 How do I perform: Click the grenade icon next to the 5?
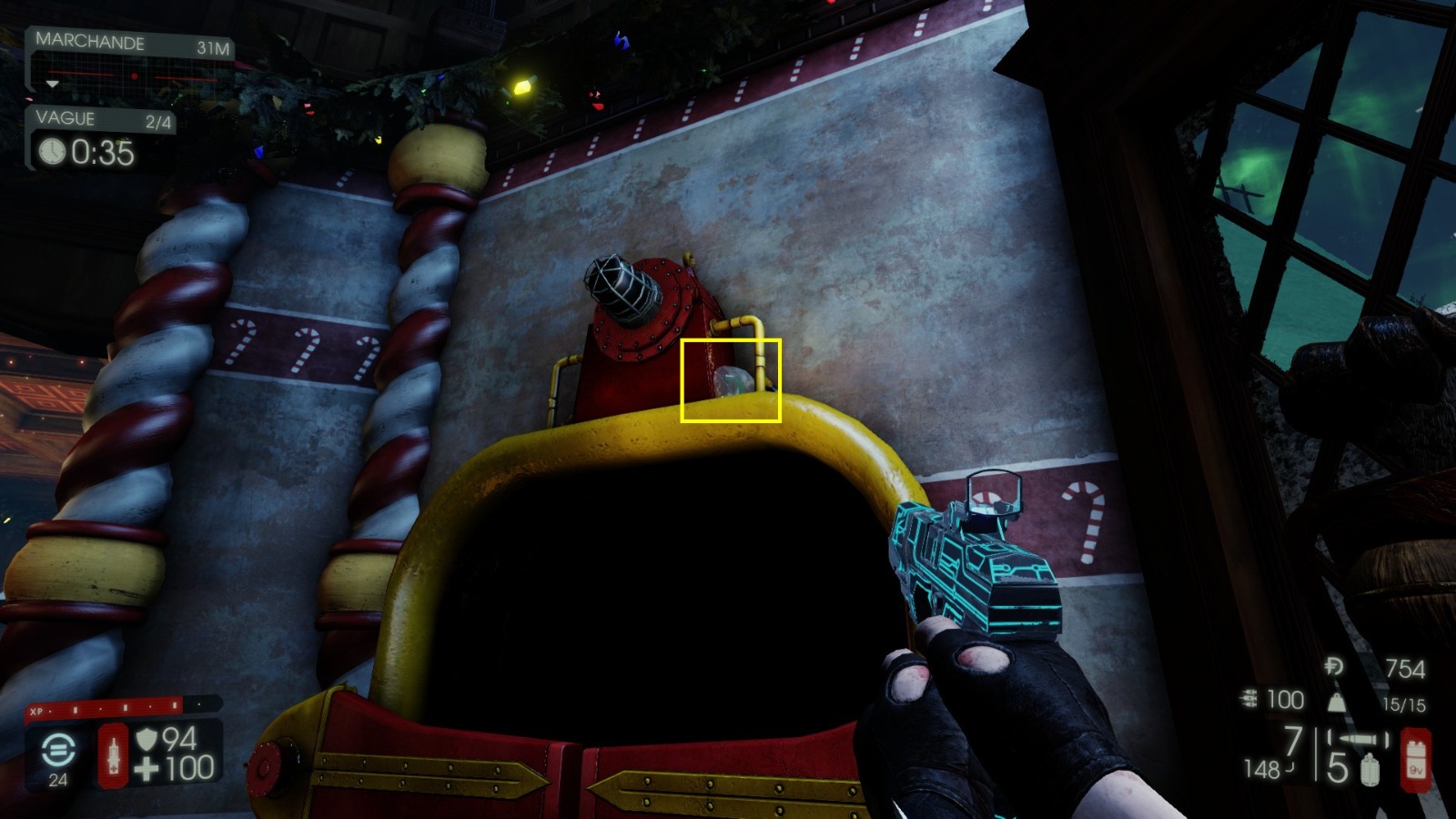[1370, 769]
